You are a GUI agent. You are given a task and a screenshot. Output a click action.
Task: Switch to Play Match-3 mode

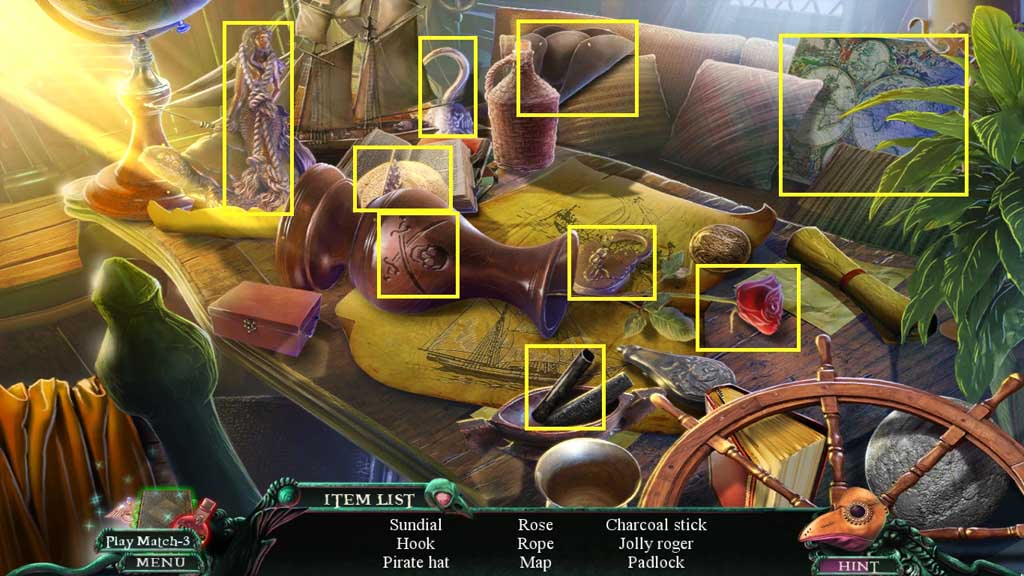pyautogui.click(x=147, y=541)
